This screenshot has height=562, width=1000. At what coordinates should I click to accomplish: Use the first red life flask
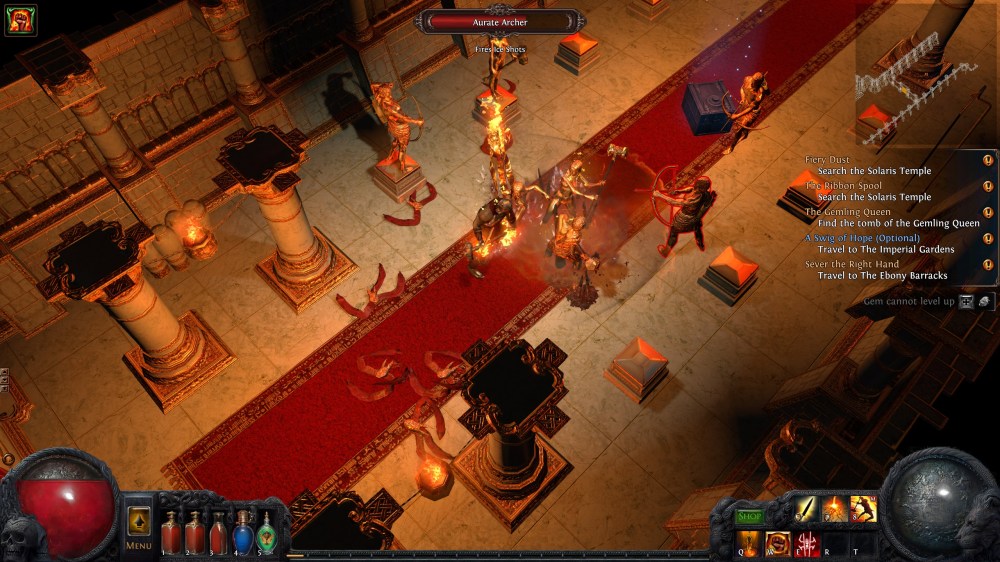pyautogui.click(x=172, y=532)
